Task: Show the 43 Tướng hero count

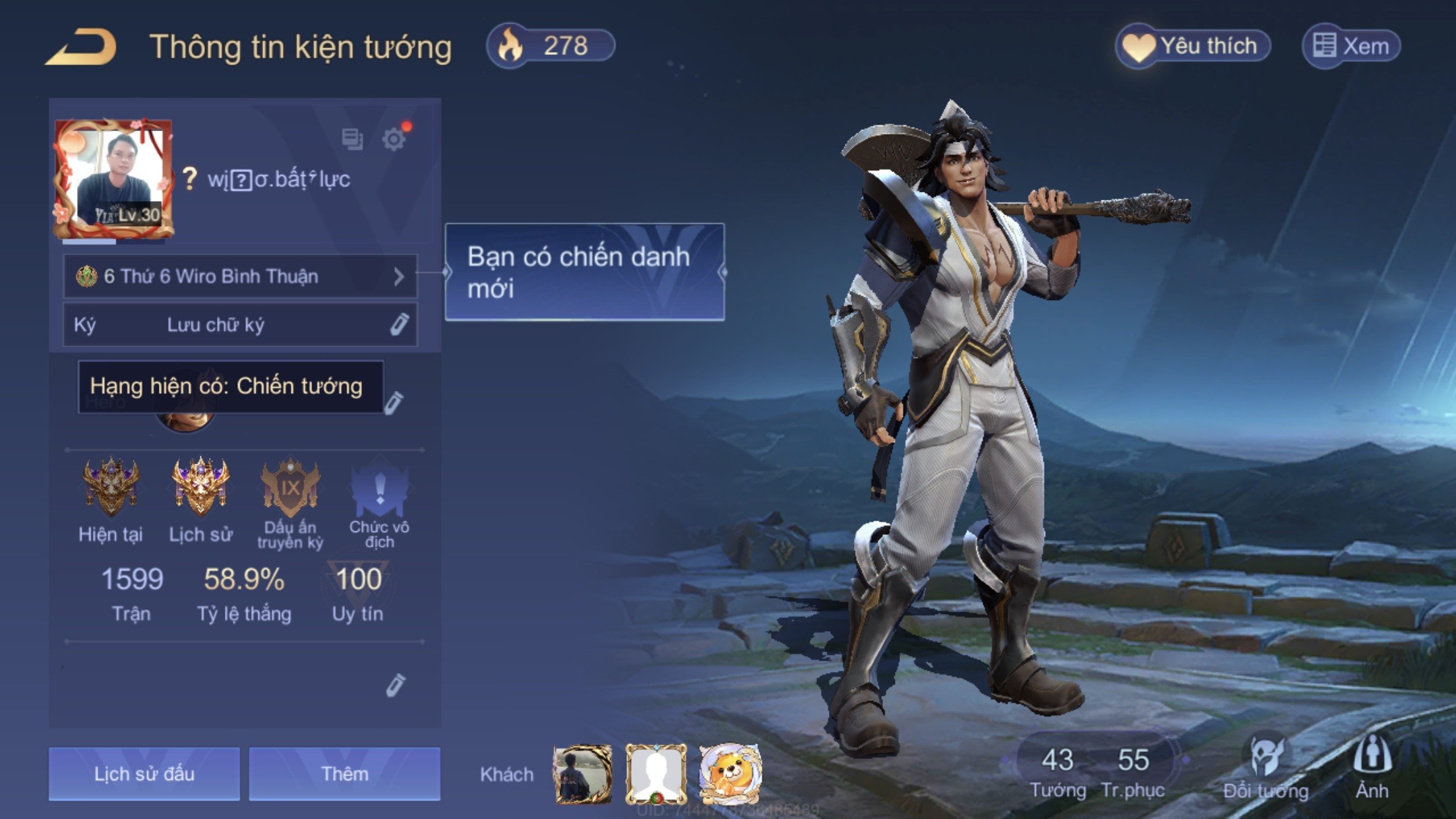Action: click(1058, 770)
